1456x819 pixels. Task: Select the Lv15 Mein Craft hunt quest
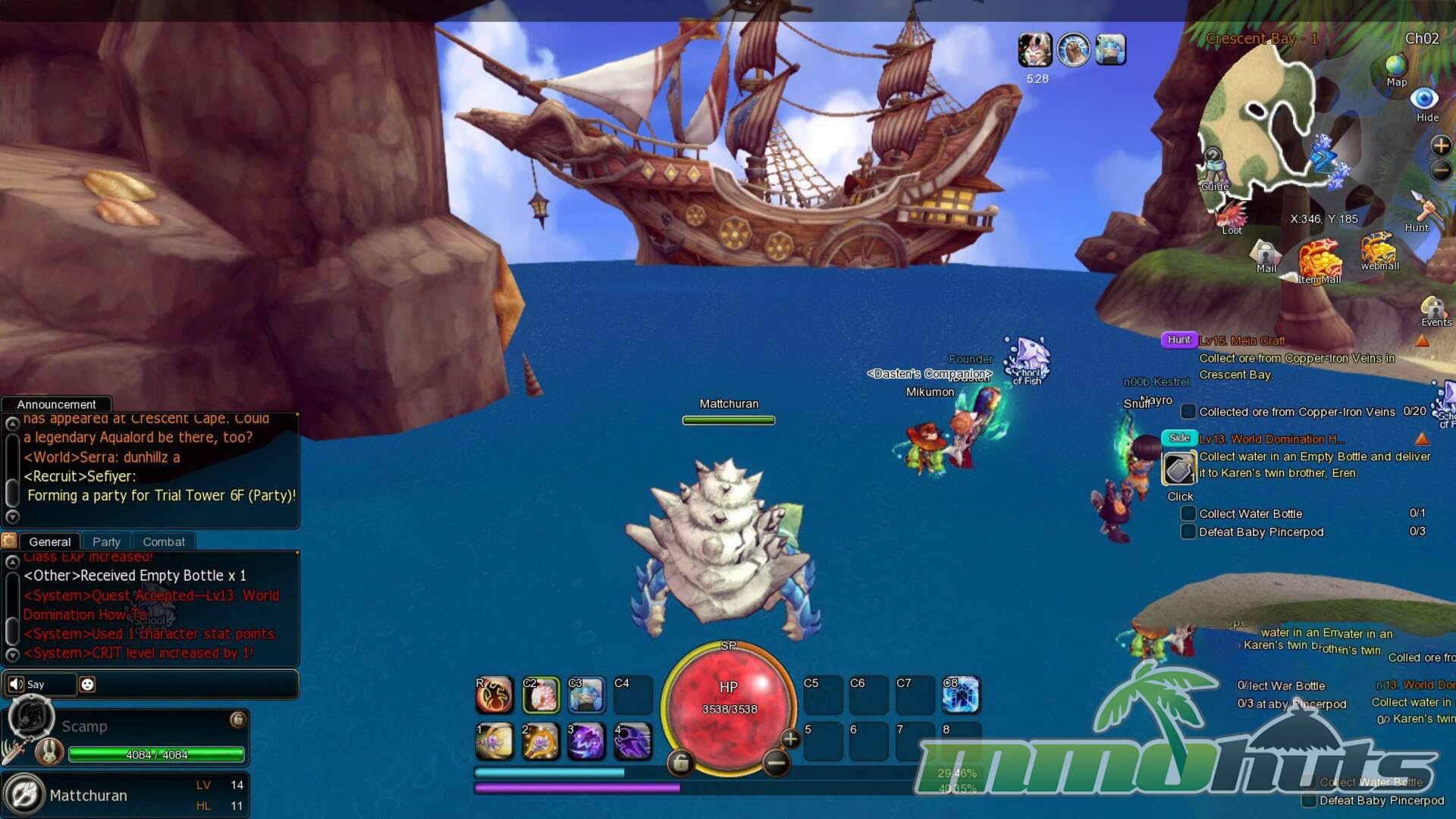tap(1242, 340)
